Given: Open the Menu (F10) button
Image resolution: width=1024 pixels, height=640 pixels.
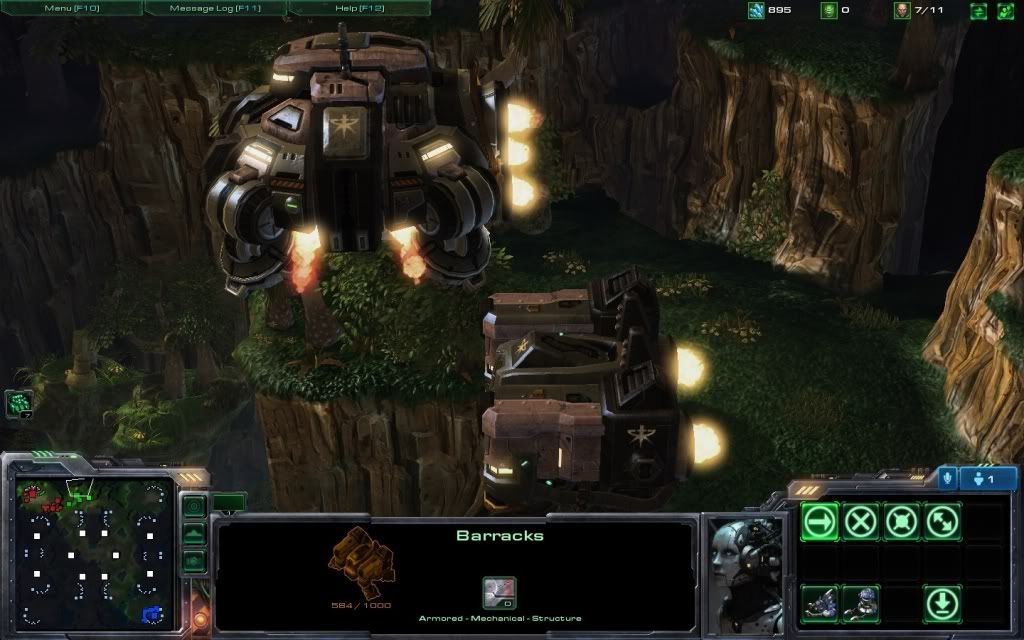Looking at the screenshot, I should [x=71, y=8].
